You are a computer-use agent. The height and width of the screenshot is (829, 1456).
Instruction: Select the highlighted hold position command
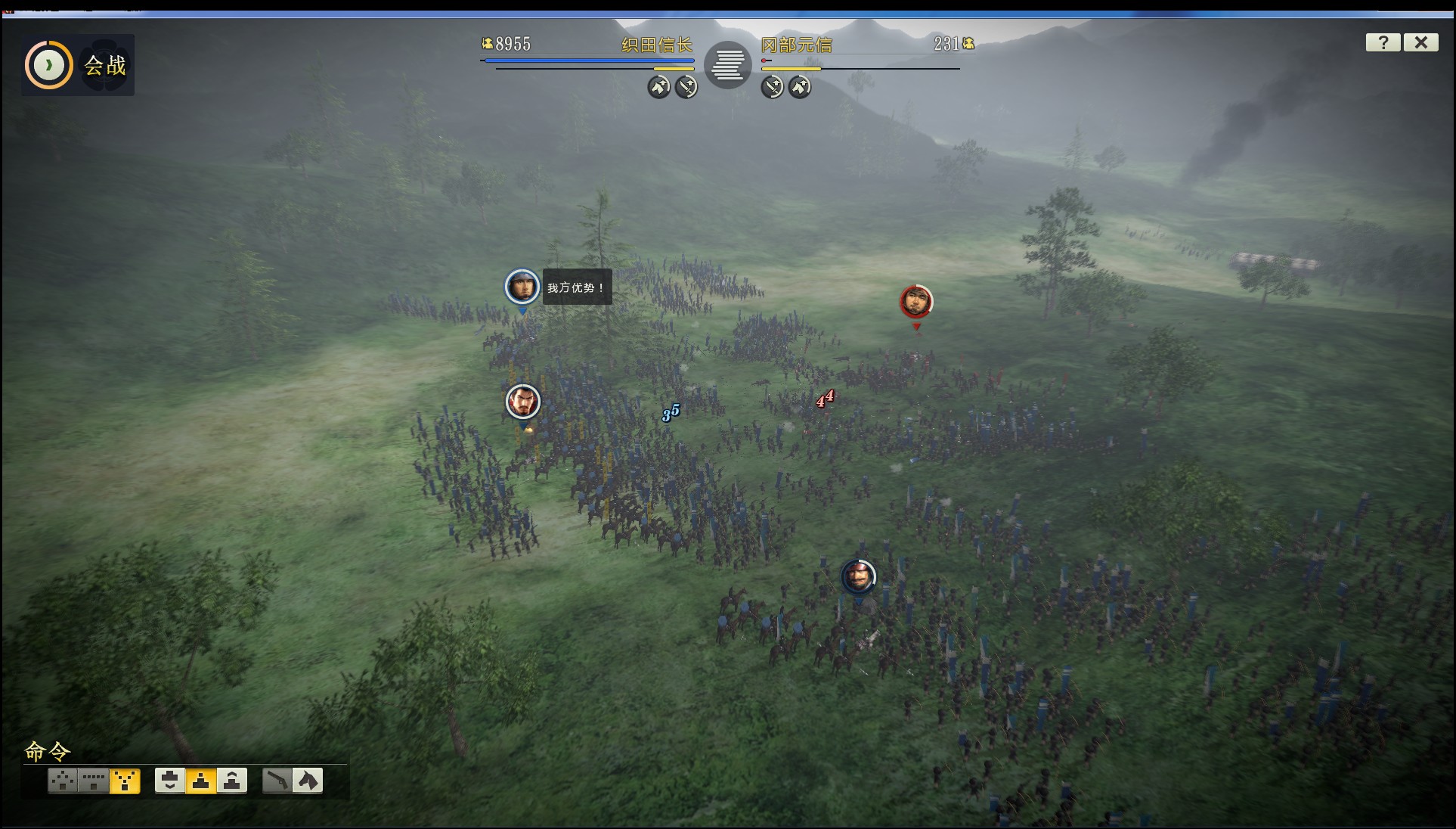coord(201,780)
